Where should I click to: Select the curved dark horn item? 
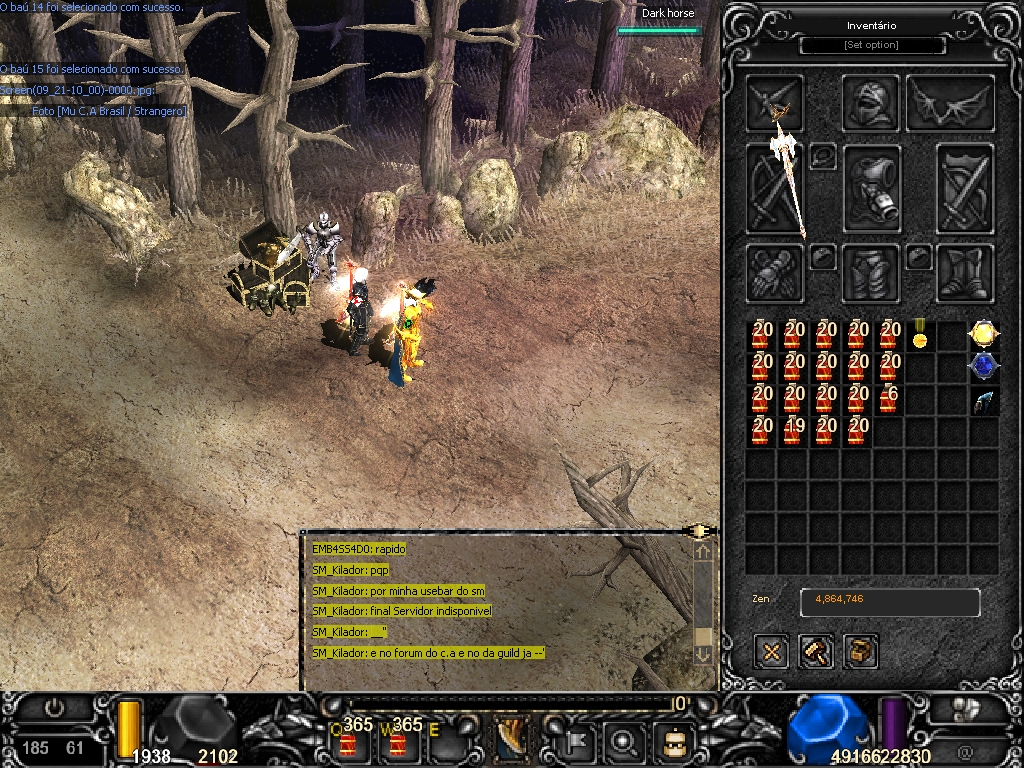983,400
